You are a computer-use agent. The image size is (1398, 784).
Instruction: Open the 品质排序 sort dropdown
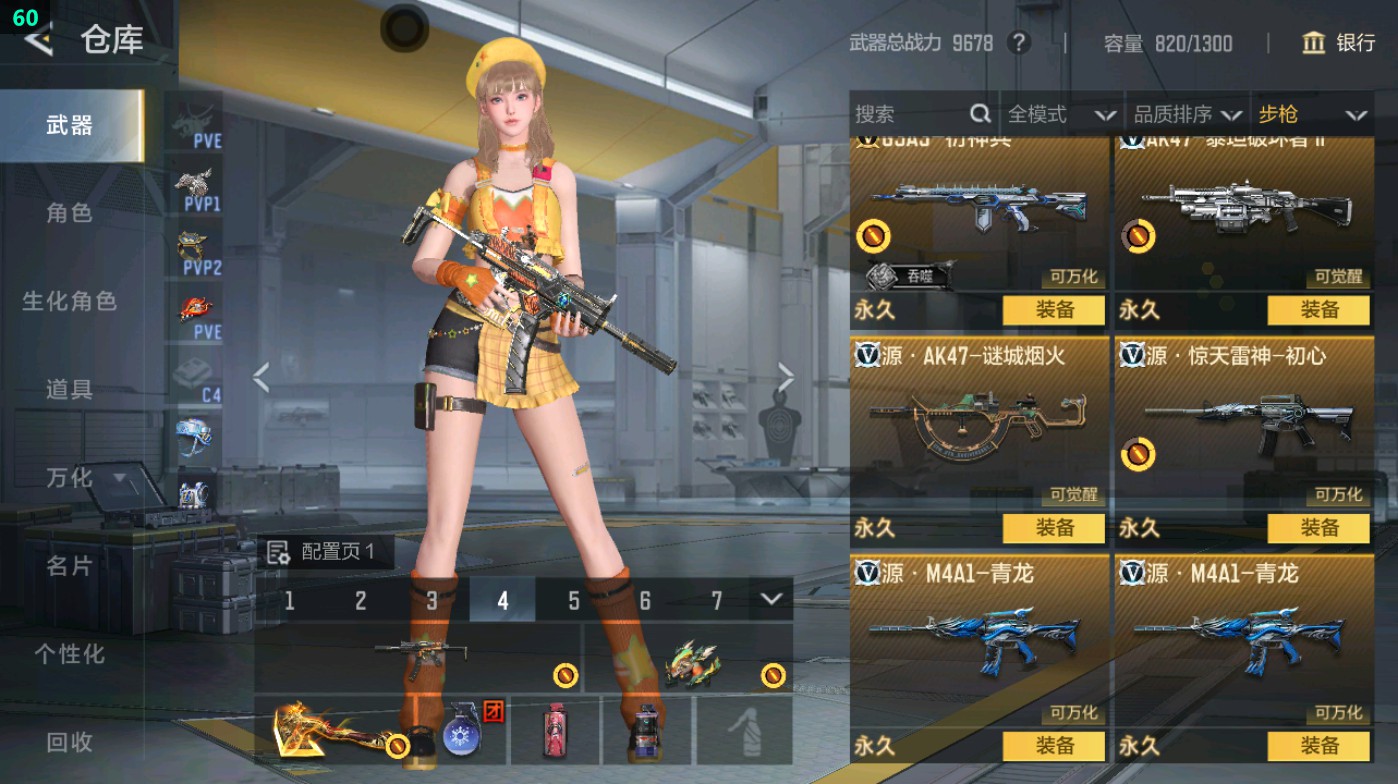[x=1187, y=115]
